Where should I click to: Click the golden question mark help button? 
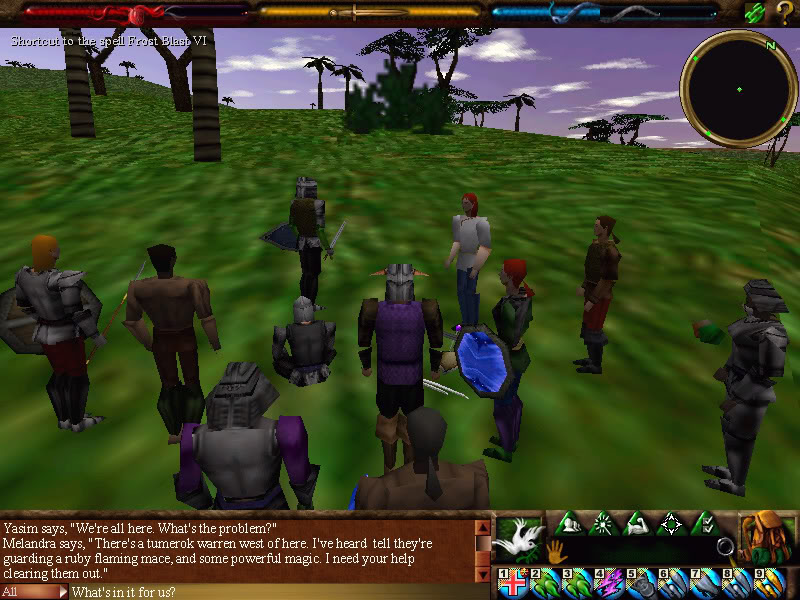coord(783,13)
